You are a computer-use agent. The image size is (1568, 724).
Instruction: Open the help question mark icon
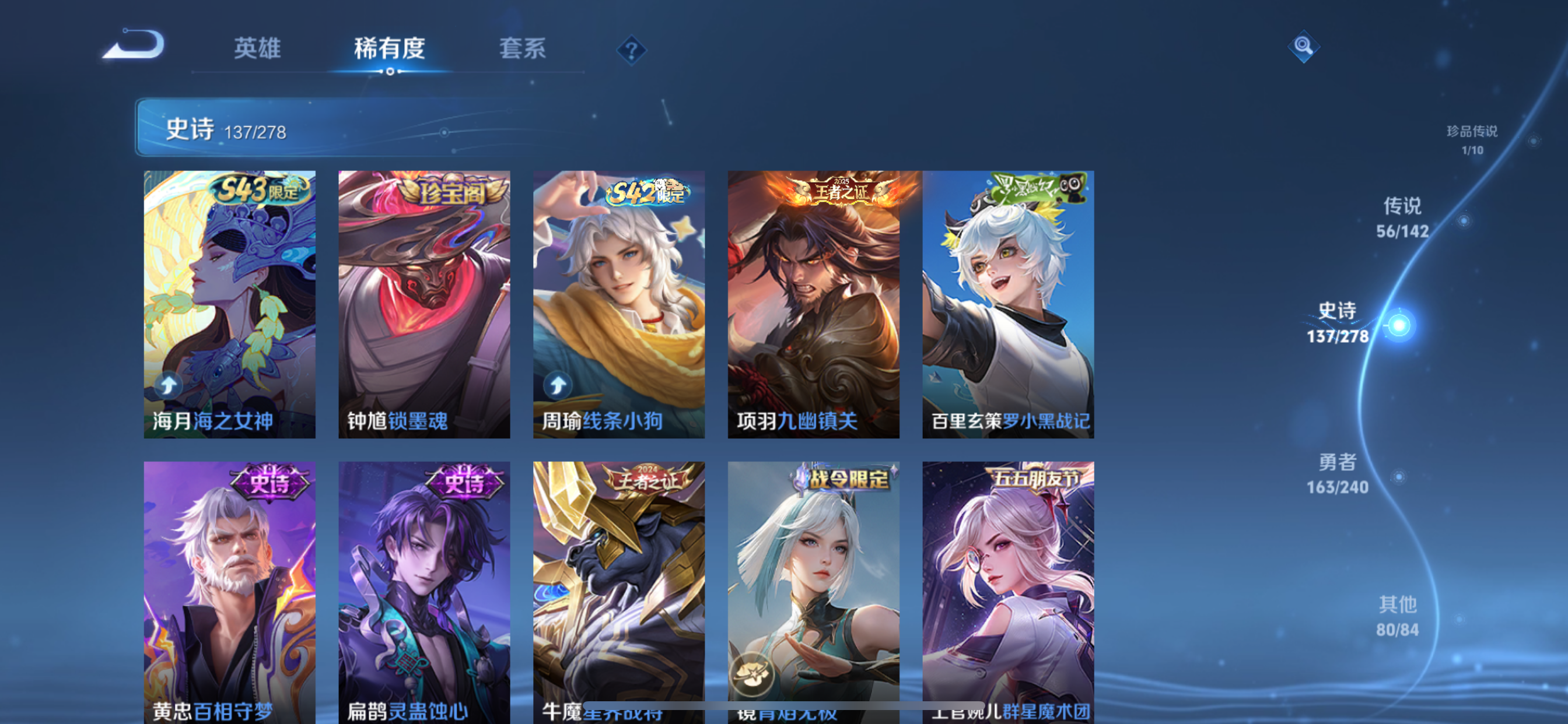pyautogui.click(x=631, y=51)
